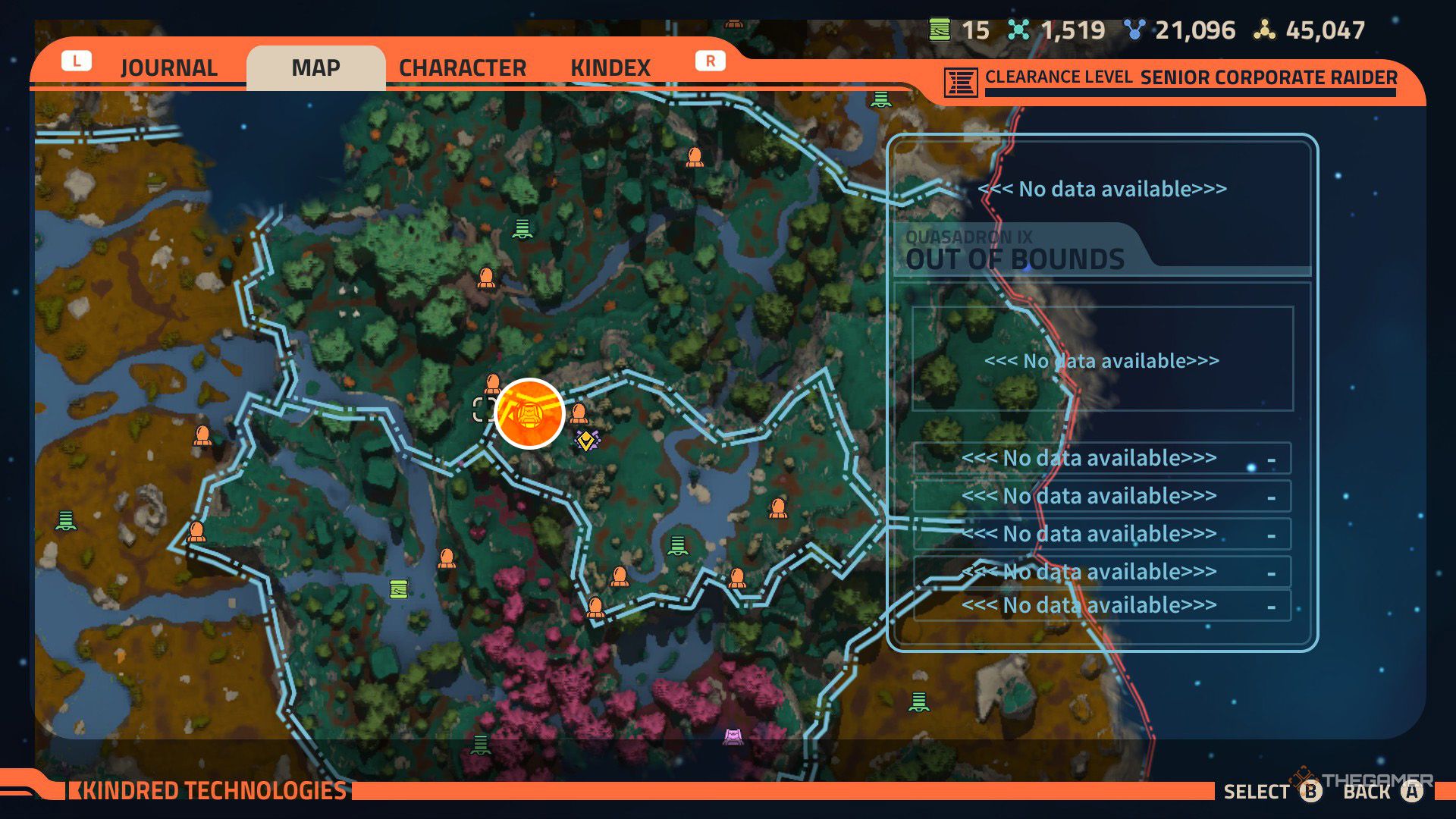Click the Select B button
The width and height of the screenshot is (1456, 819).
point(1310,792)
